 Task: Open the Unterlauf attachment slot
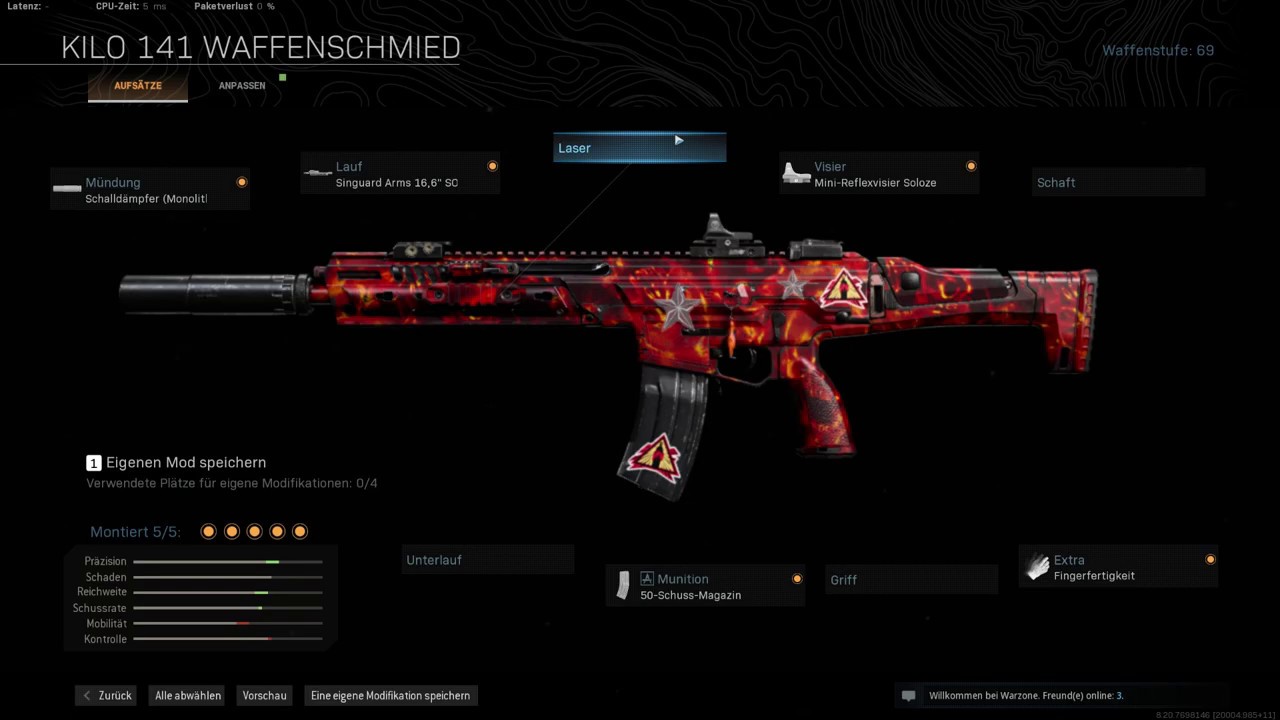[x=488, y=560]
